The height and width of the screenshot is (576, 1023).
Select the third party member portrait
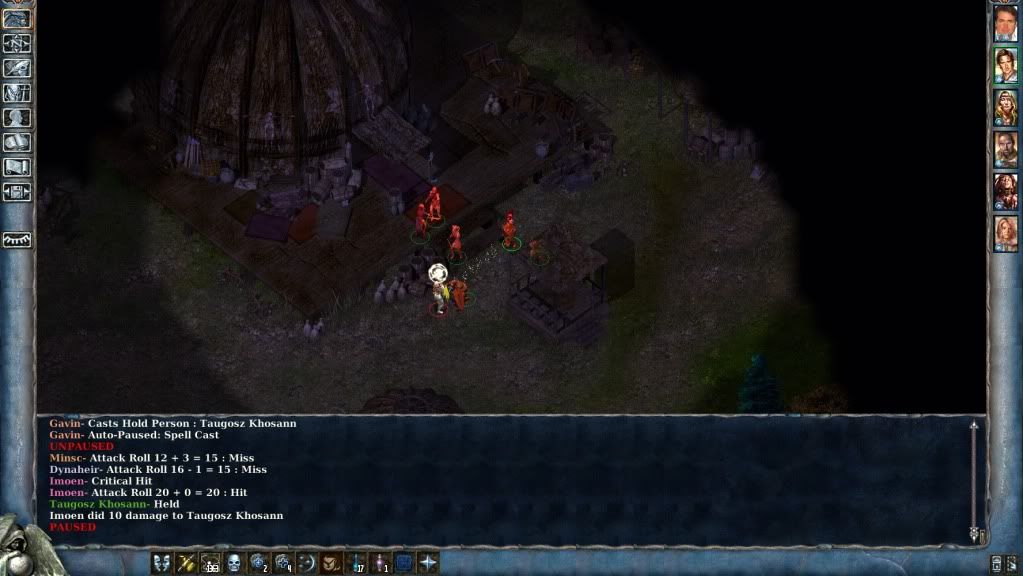[1005, 108]
